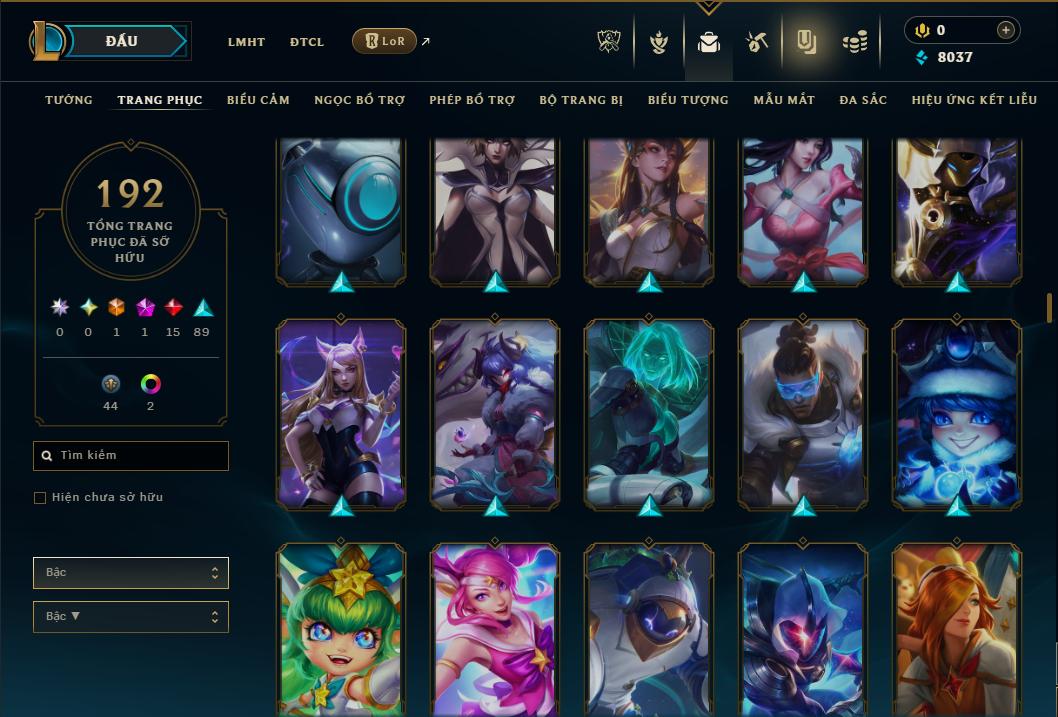1058x717 pixels.
Task: Choose the green-haired Star Guardian Lulu skin
Action: (x=341, y=630)
